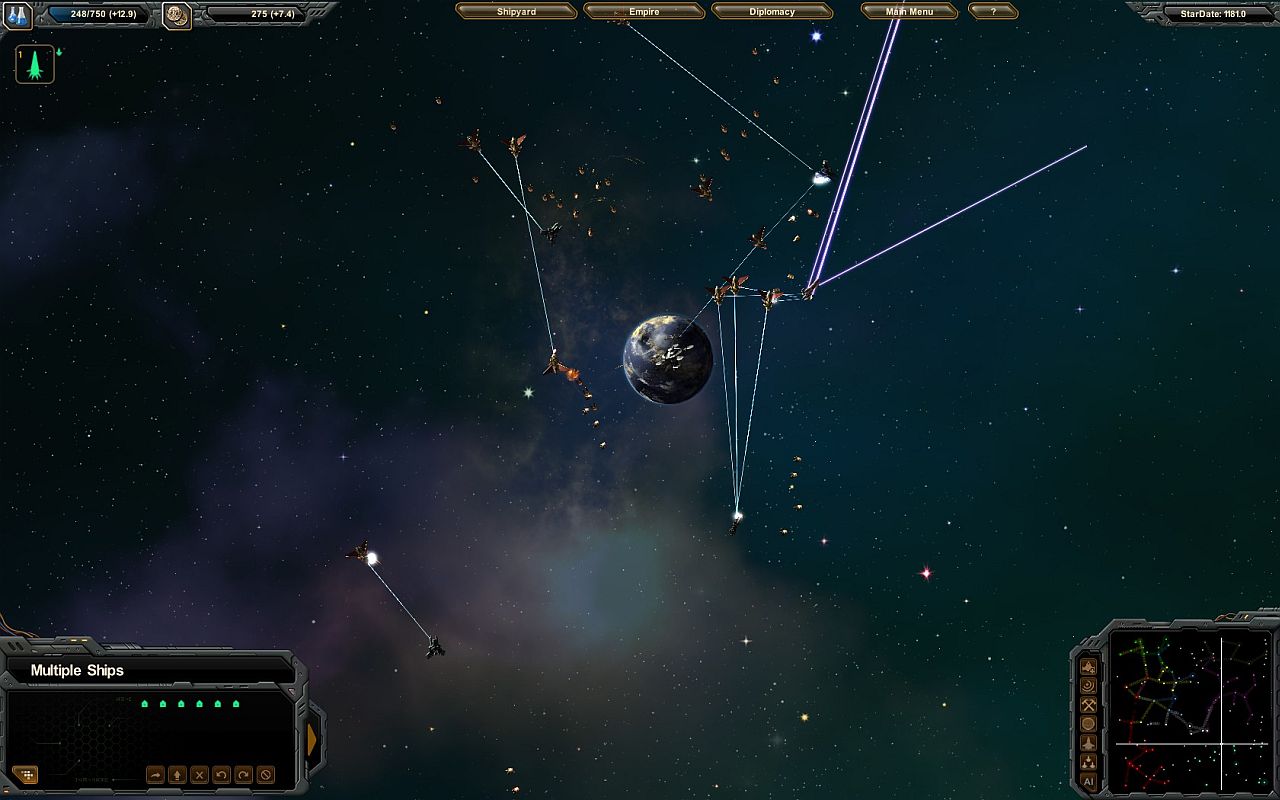Click the question mark help button
The image size is (1280, 800).
coord(993,11)
